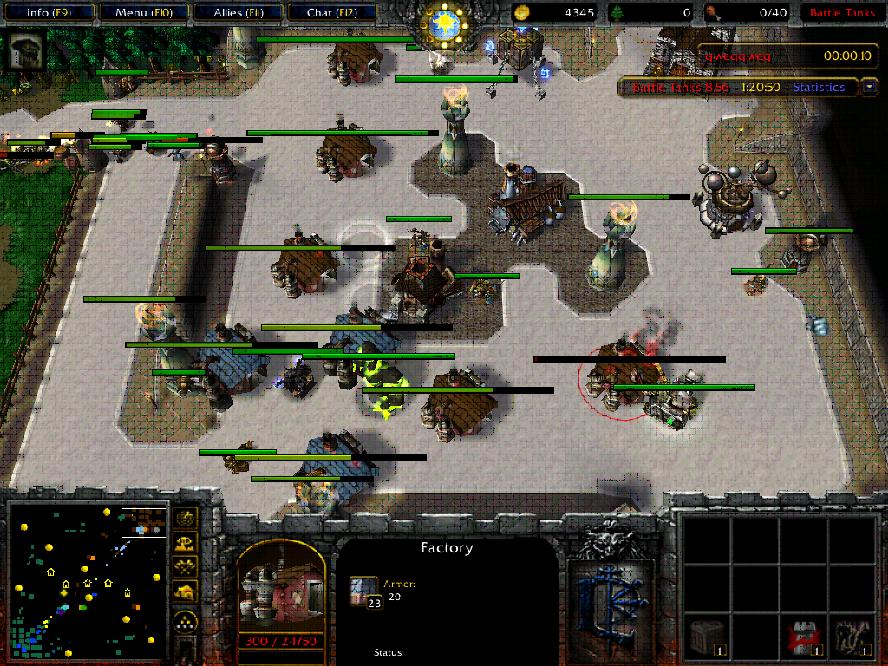Open the Chat (F12) log

(x=331, y=13)
